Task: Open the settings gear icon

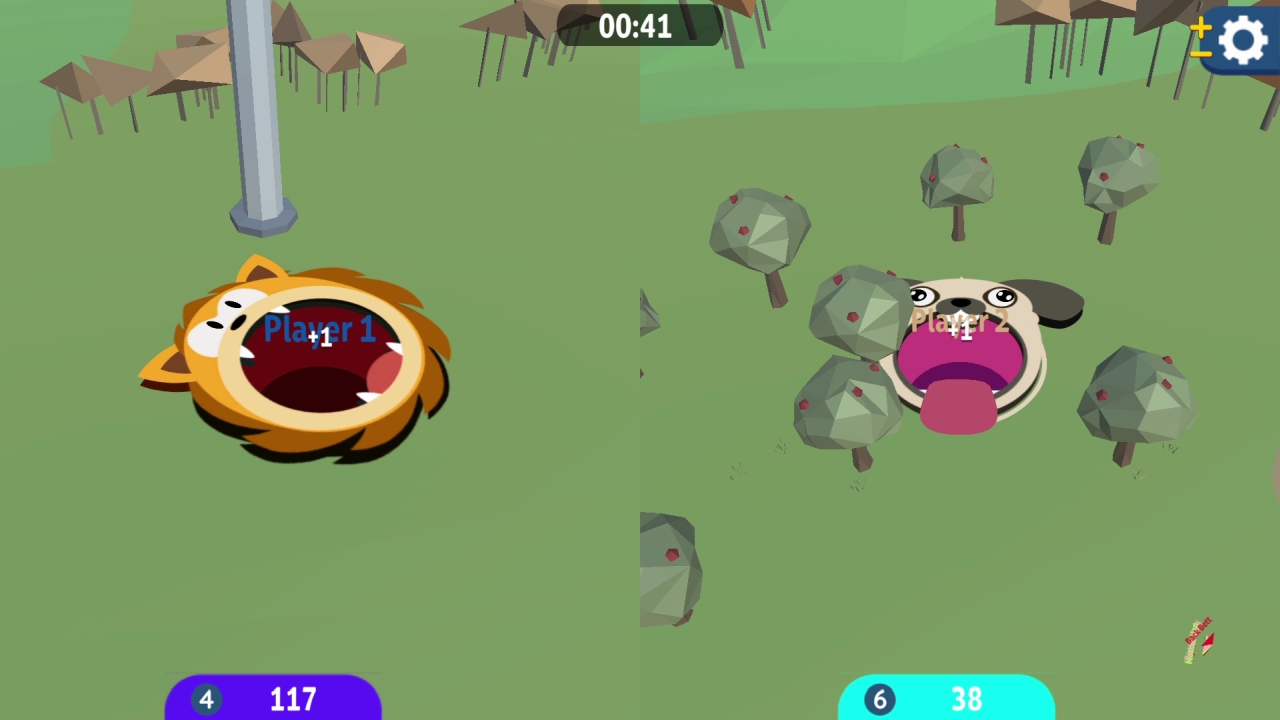Action: click(x=1243, y=40)
